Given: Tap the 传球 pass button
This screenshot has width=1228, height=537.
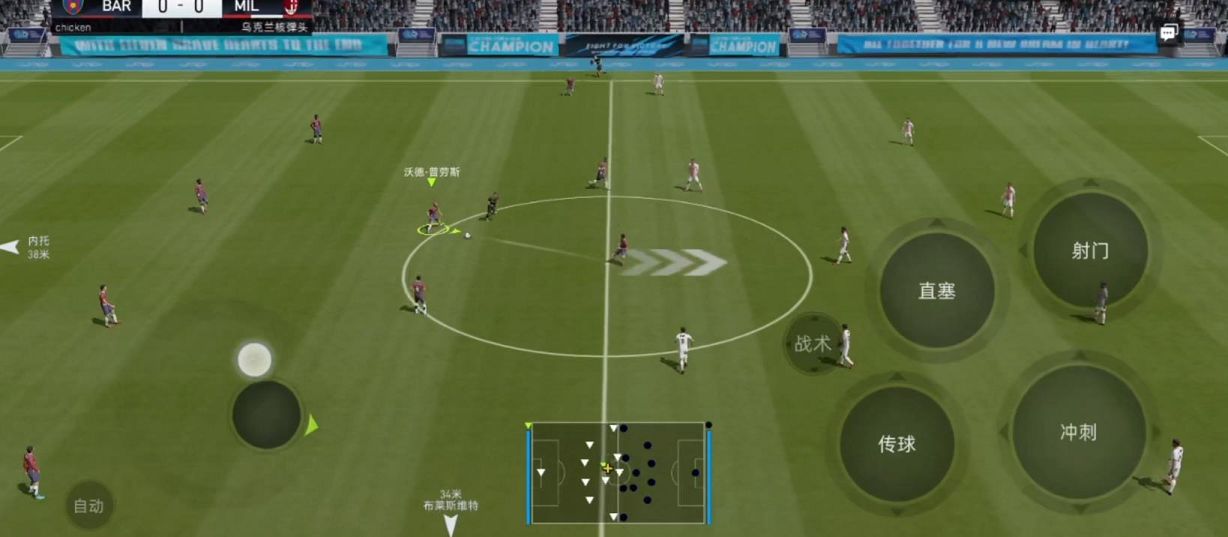Looking at the screenshot, I should click(x=897, y=444).
